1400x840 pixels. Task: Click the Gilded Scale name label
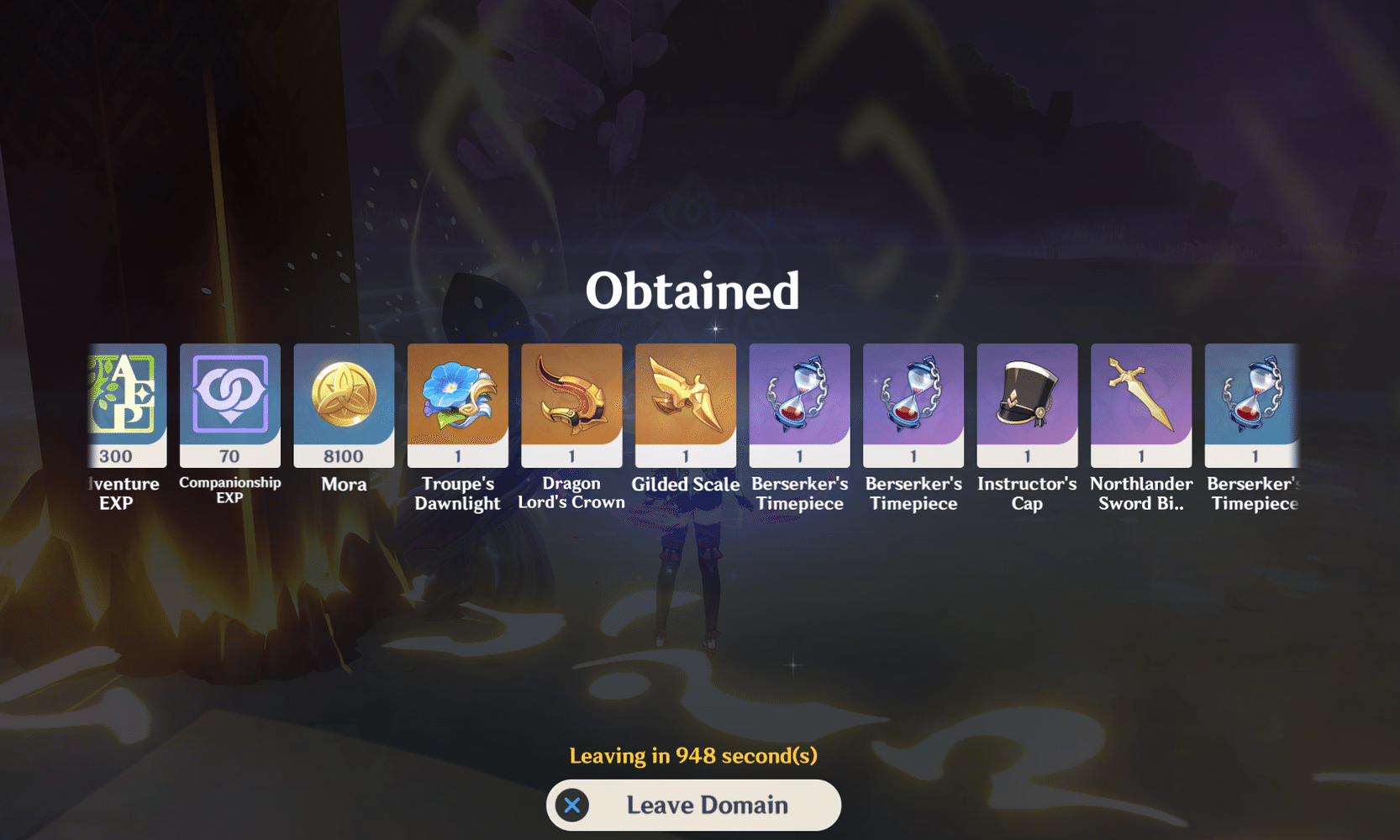coord(685,485)
